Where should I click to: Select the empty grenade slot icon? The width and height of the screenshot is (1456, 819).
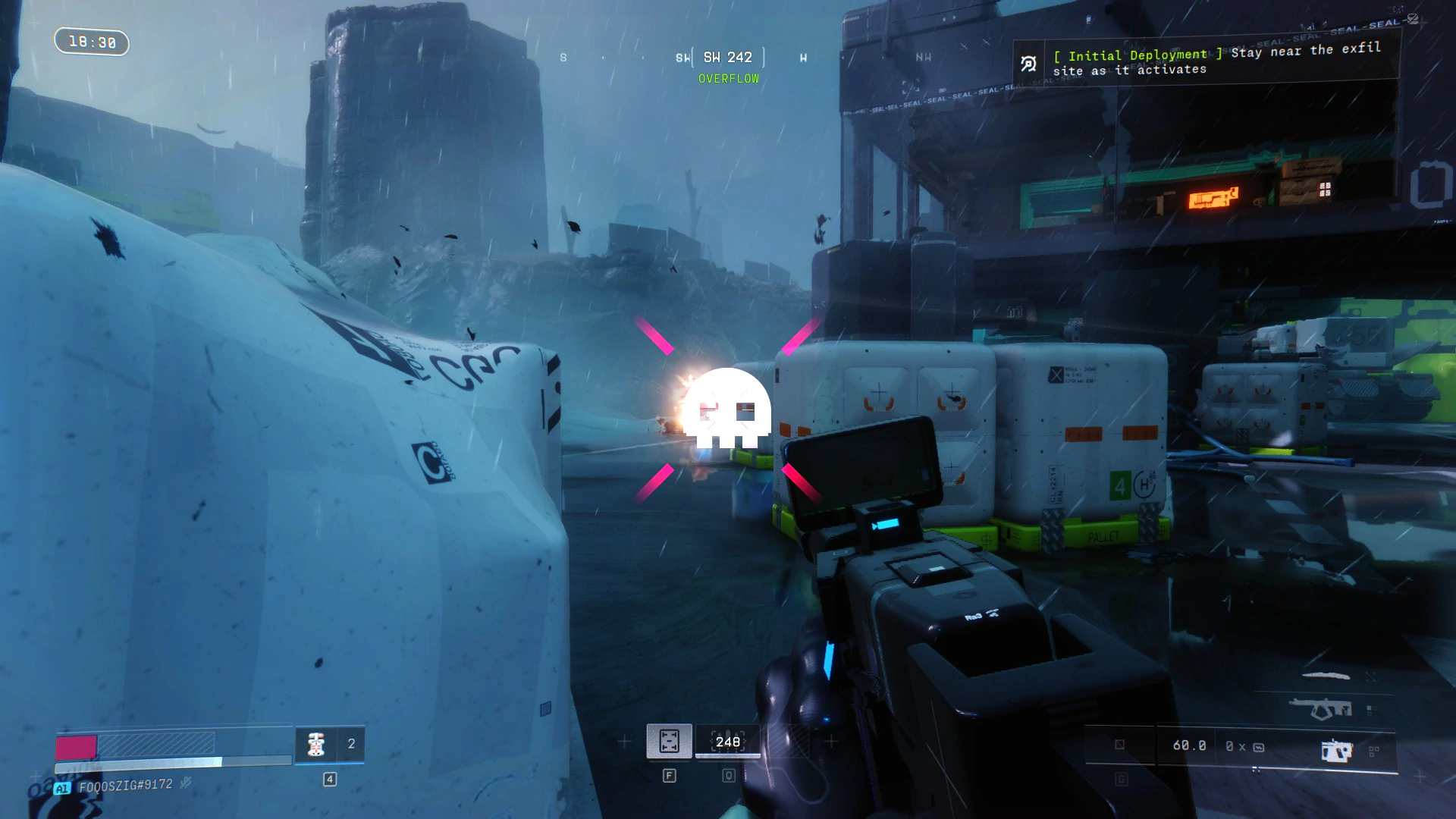1119,745
